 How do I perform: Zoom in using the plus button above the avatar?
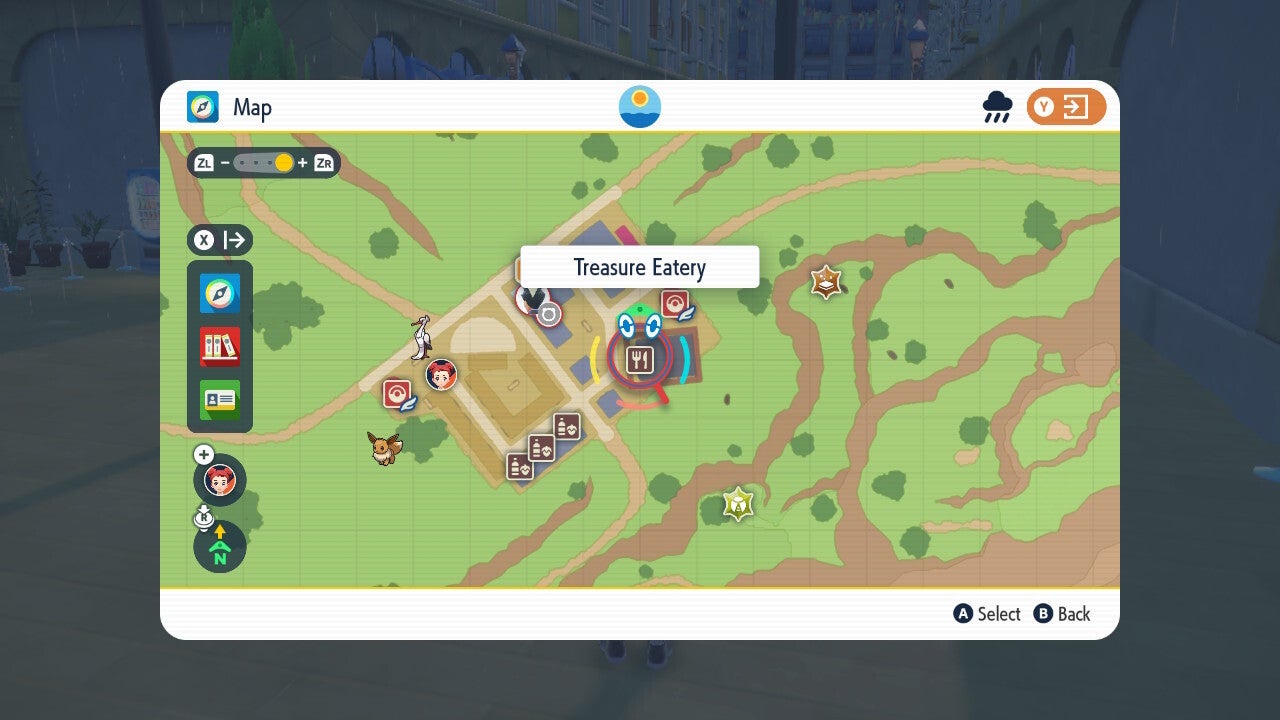click(x=204, y=454)
